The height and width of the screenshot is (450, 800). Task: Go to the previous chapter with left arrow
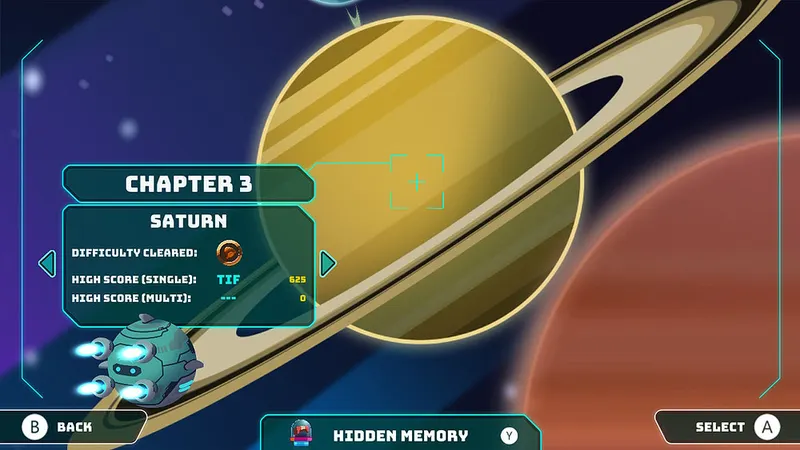point(46,264)
